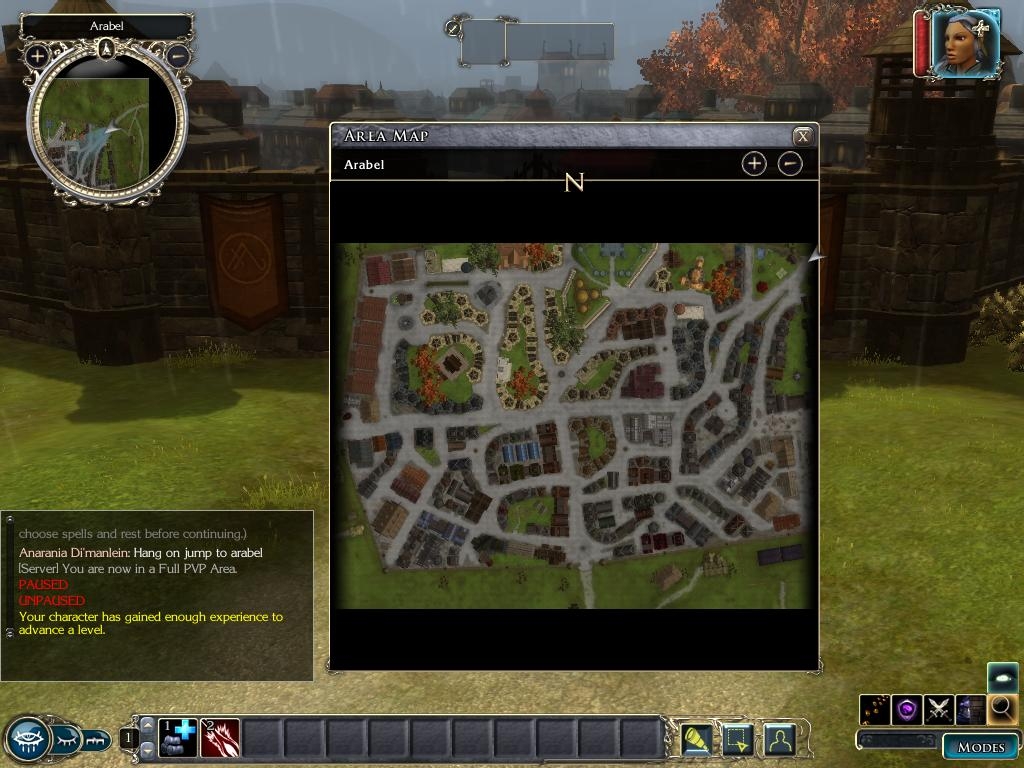
Task: Zoom in the circular minimap
Action: [37, 56]
